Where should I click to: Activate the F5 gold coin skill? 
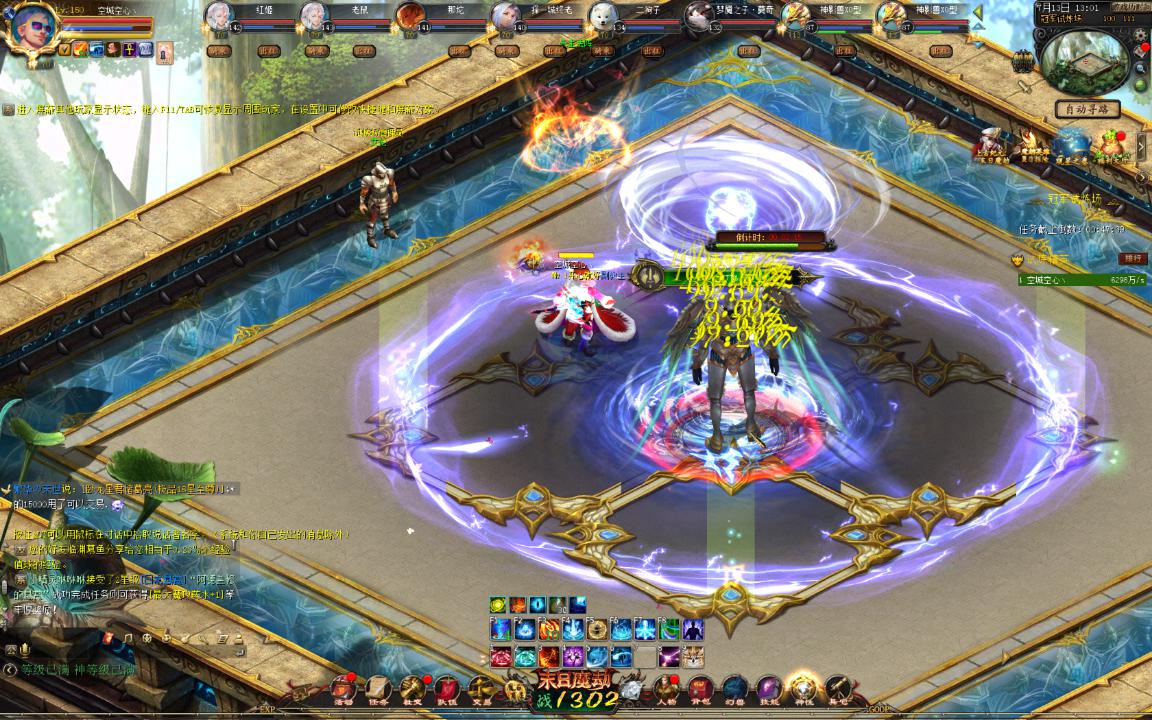pyautogui.click(x=597, y=630)
